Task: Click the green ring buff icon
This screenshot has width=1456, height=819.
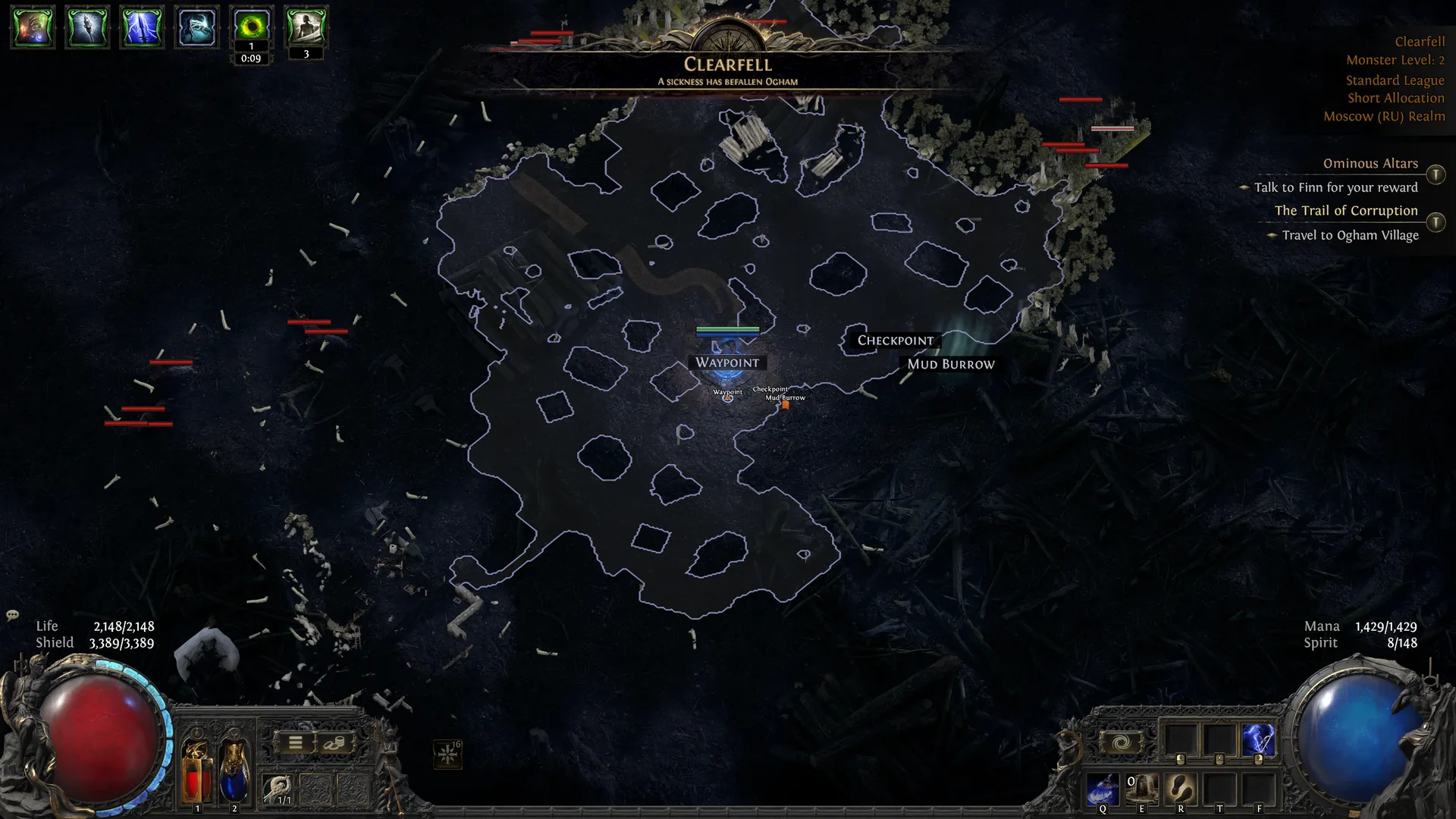Action: click(251, 27)
